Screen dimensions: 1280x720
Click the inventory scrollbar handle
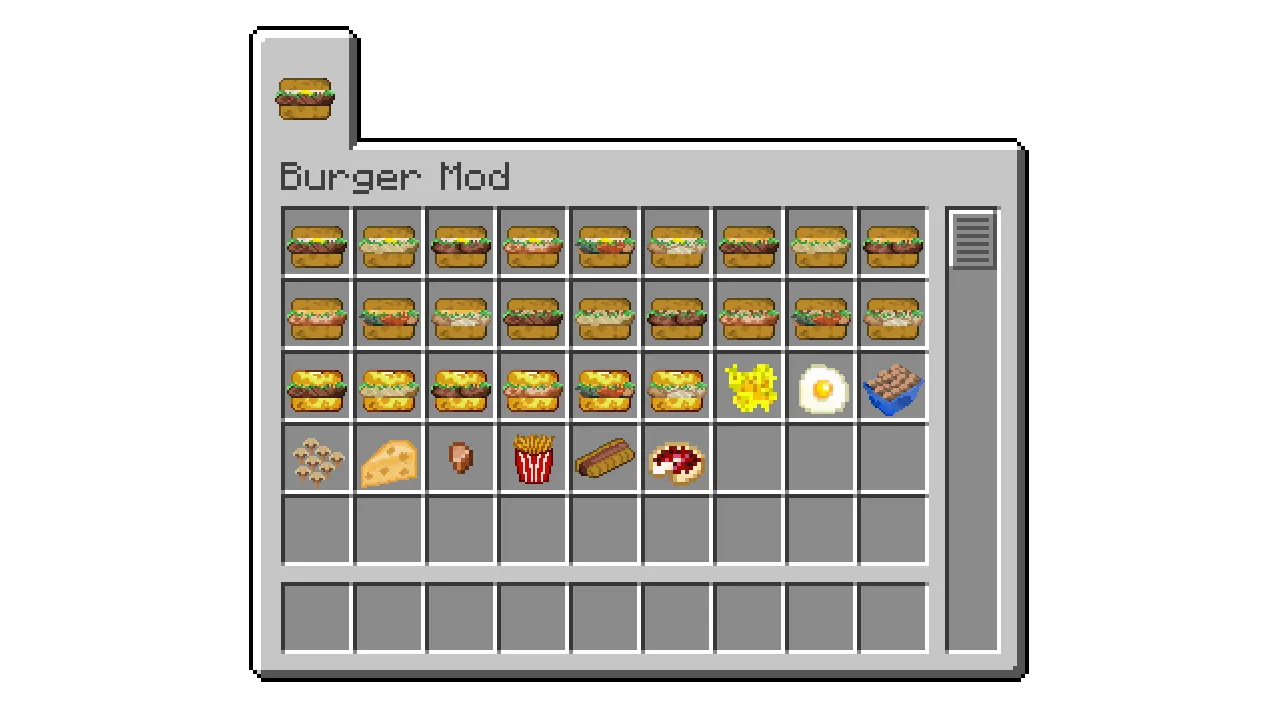[x=971, y=238]
